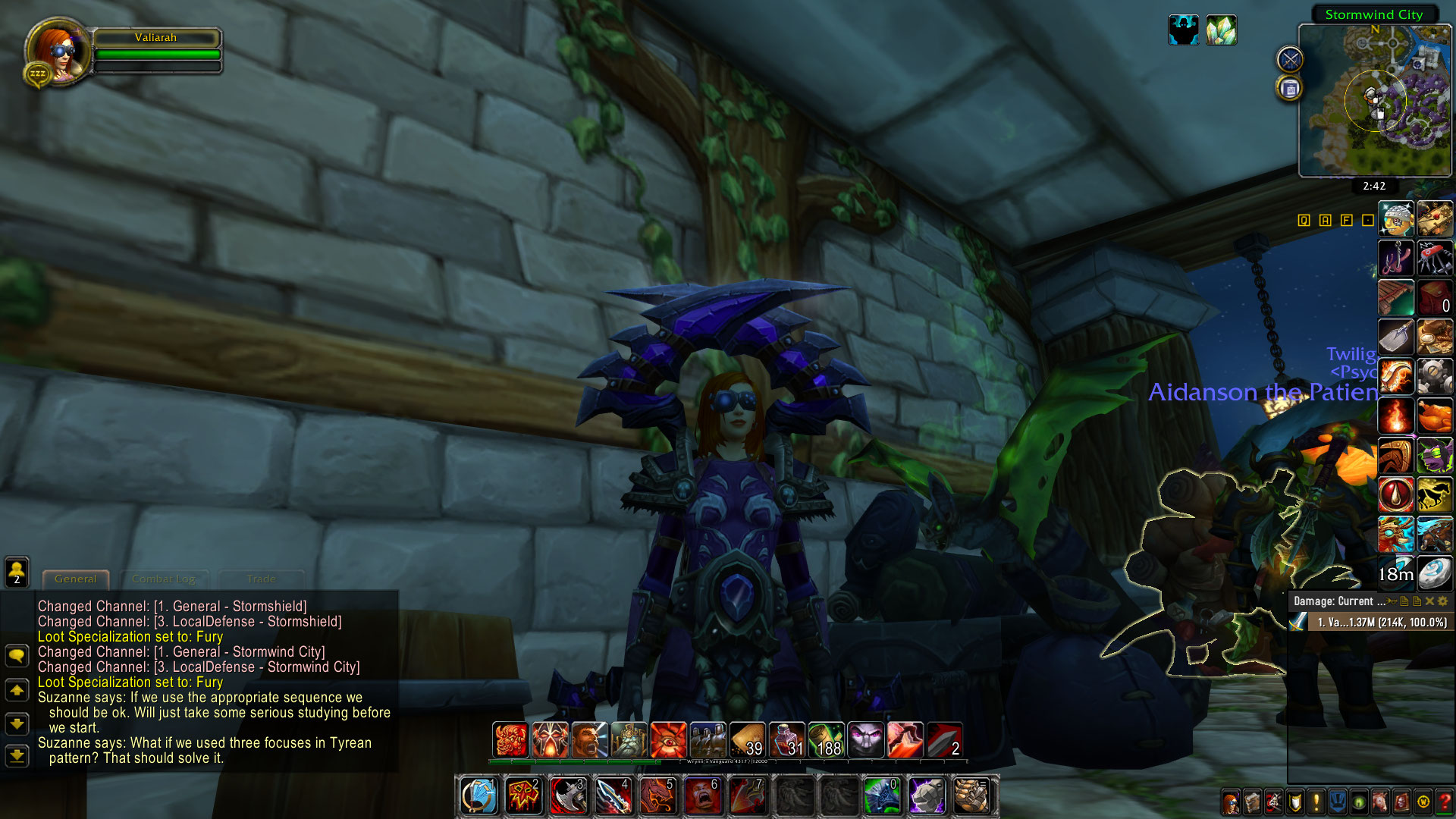Use the potion item with 31 charges
This screenshot has height=819, width=1456.
786,740
